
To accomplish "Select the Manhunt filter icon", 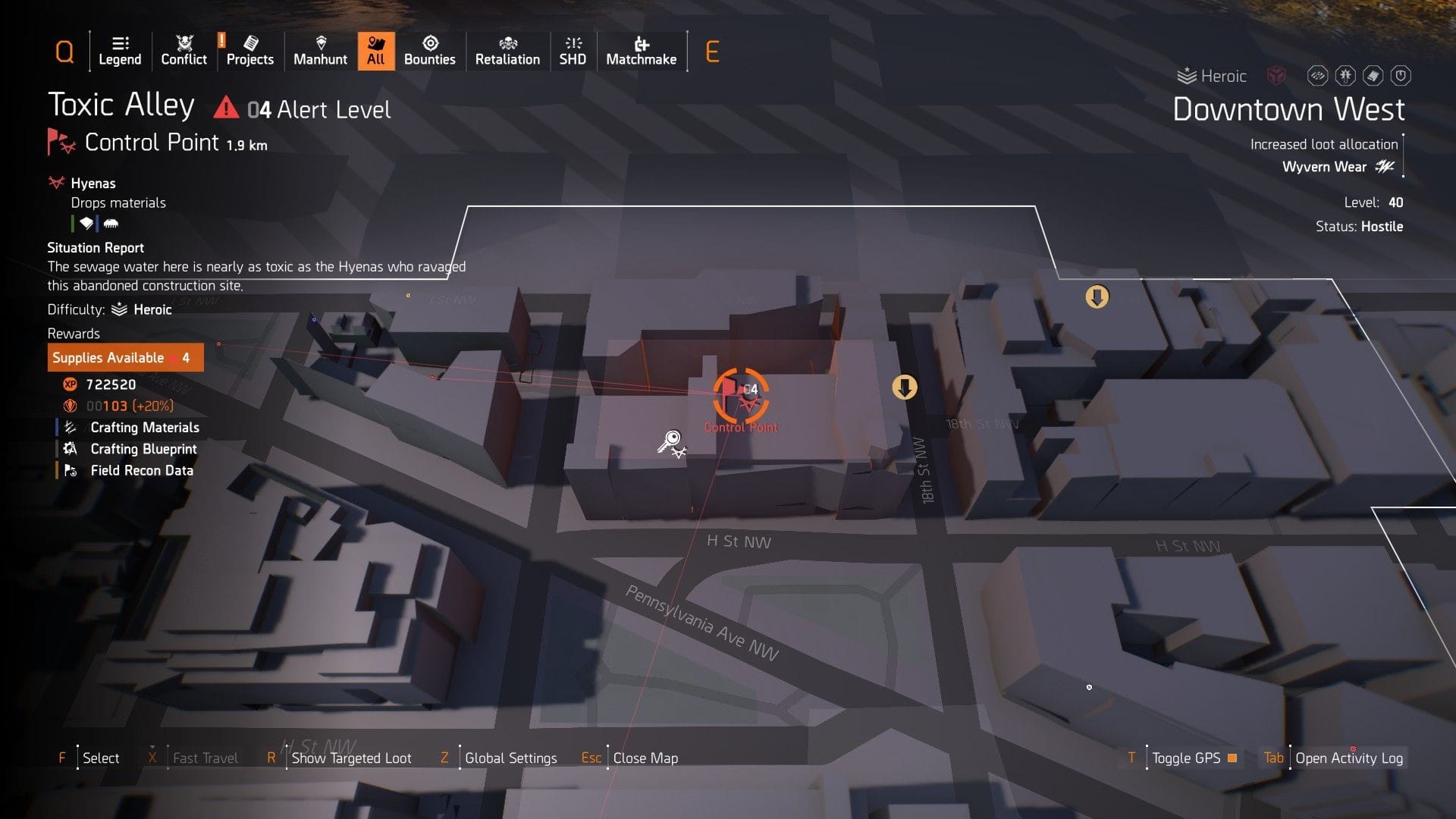I will click(x=320, y=45).
